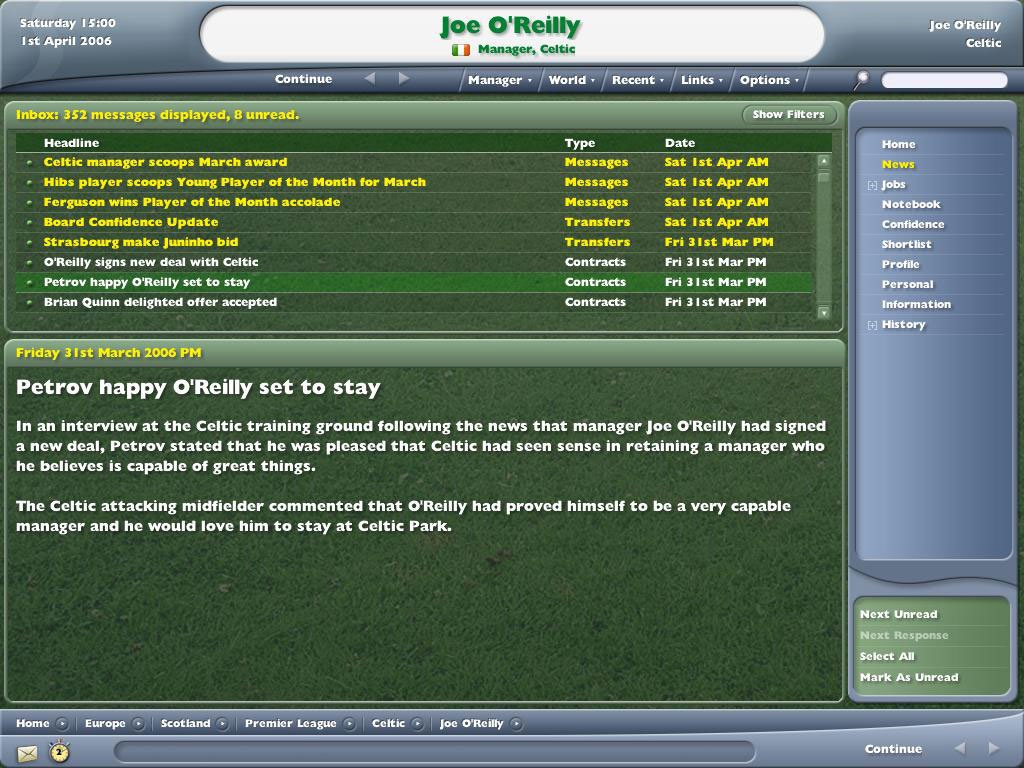Read 'Celtic manager scoops March award' message
This screenshot has width=1024, height=768.
click(165, 162)
